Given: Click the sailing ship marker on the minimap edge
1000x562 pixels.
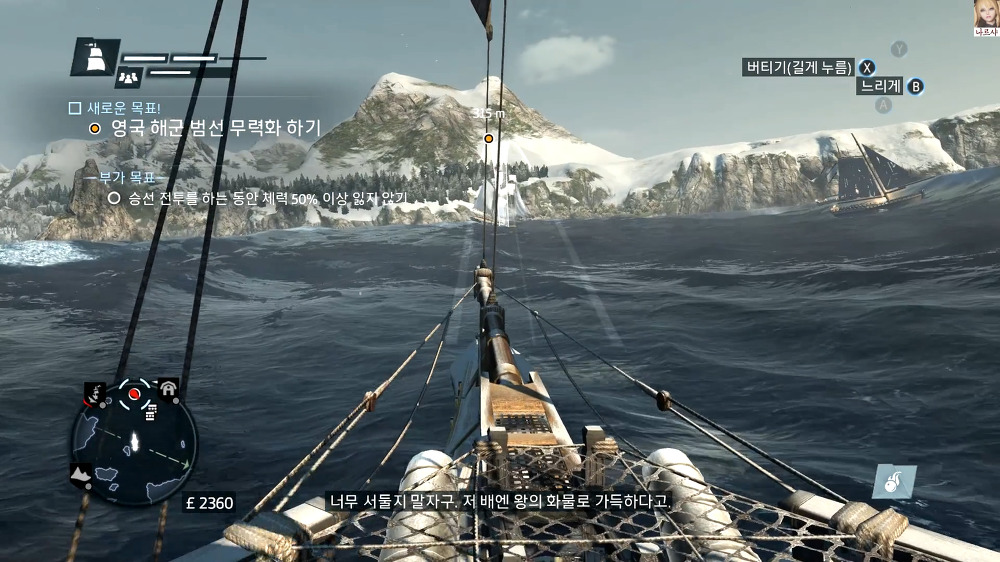Looking at the screenshot, I should tap(95, 392).
